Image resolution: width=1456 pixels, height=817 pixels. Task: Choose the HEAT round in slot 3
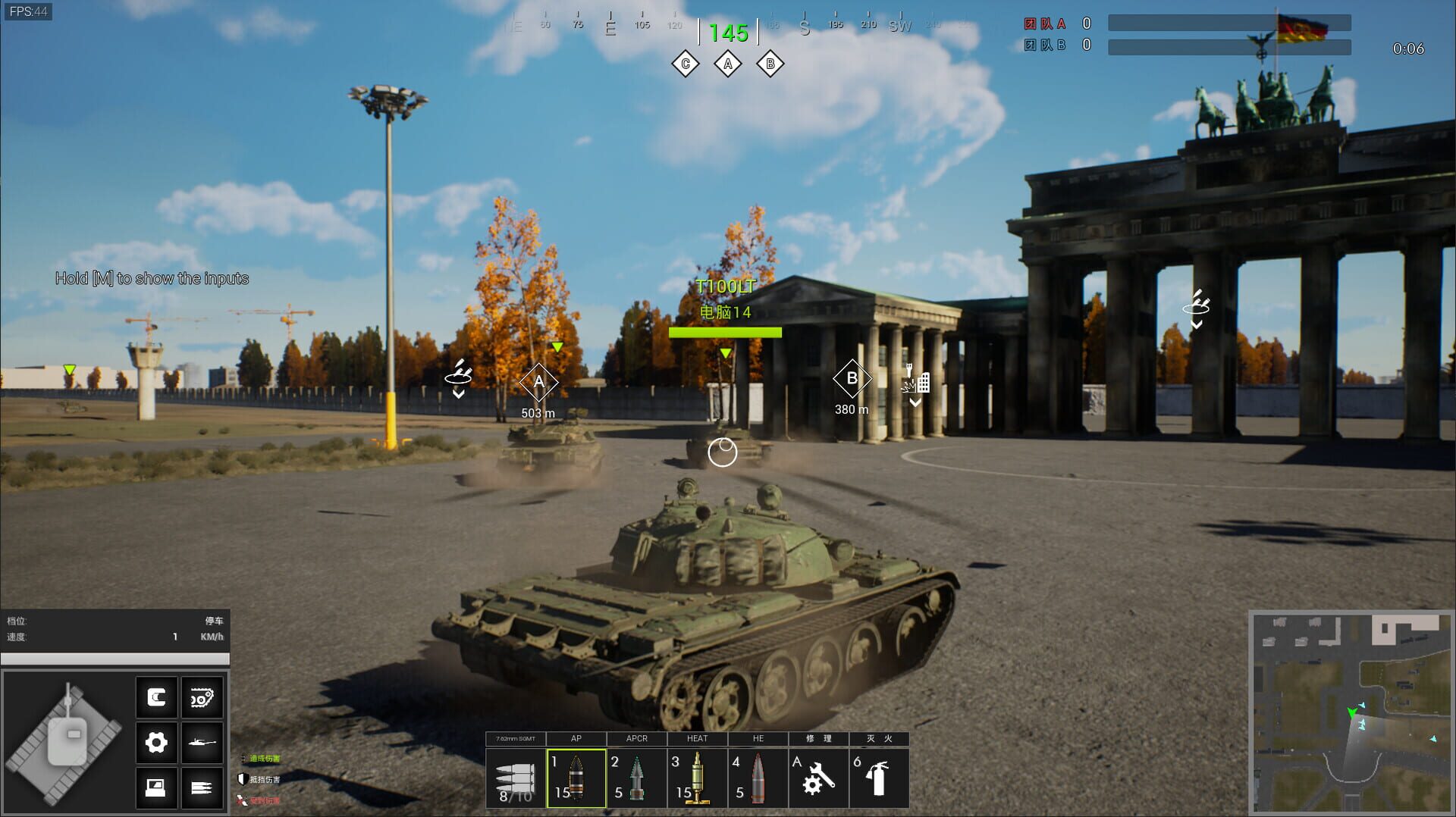(x=697, y=778)
